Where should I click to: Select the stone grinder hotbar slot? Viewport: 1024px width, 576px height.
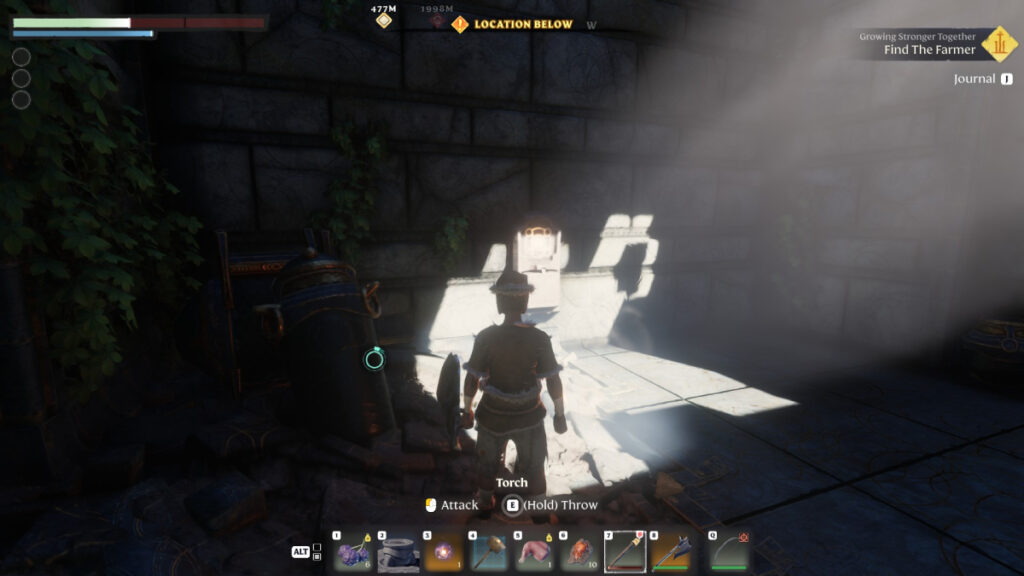click(x=397, y=552)
